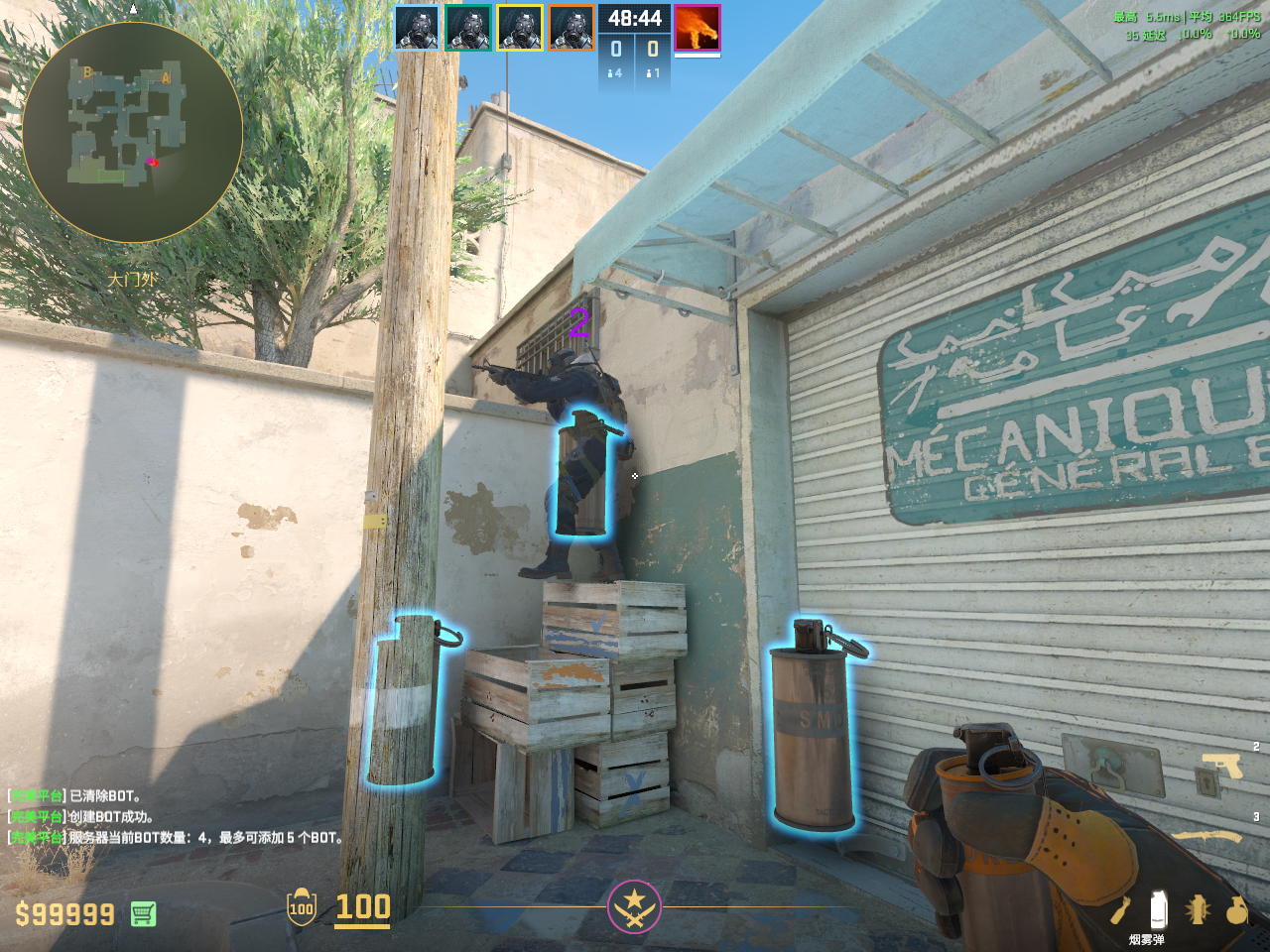Switch to the knife slot

click(1209, 838)
